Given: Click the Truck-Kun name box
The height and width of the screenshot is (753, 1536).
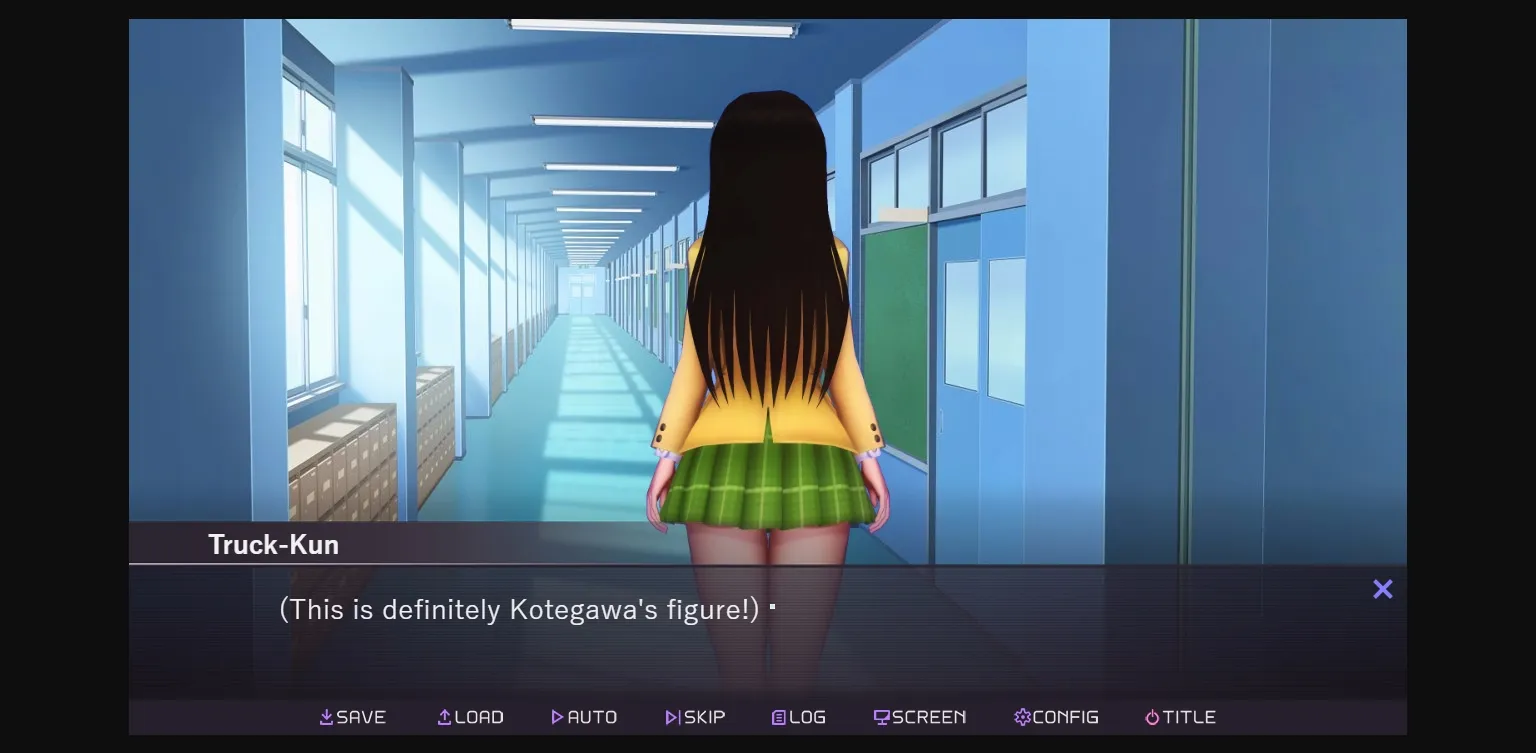Looking at the screenshot, I should pyautogui.click(x=273, y=544).
